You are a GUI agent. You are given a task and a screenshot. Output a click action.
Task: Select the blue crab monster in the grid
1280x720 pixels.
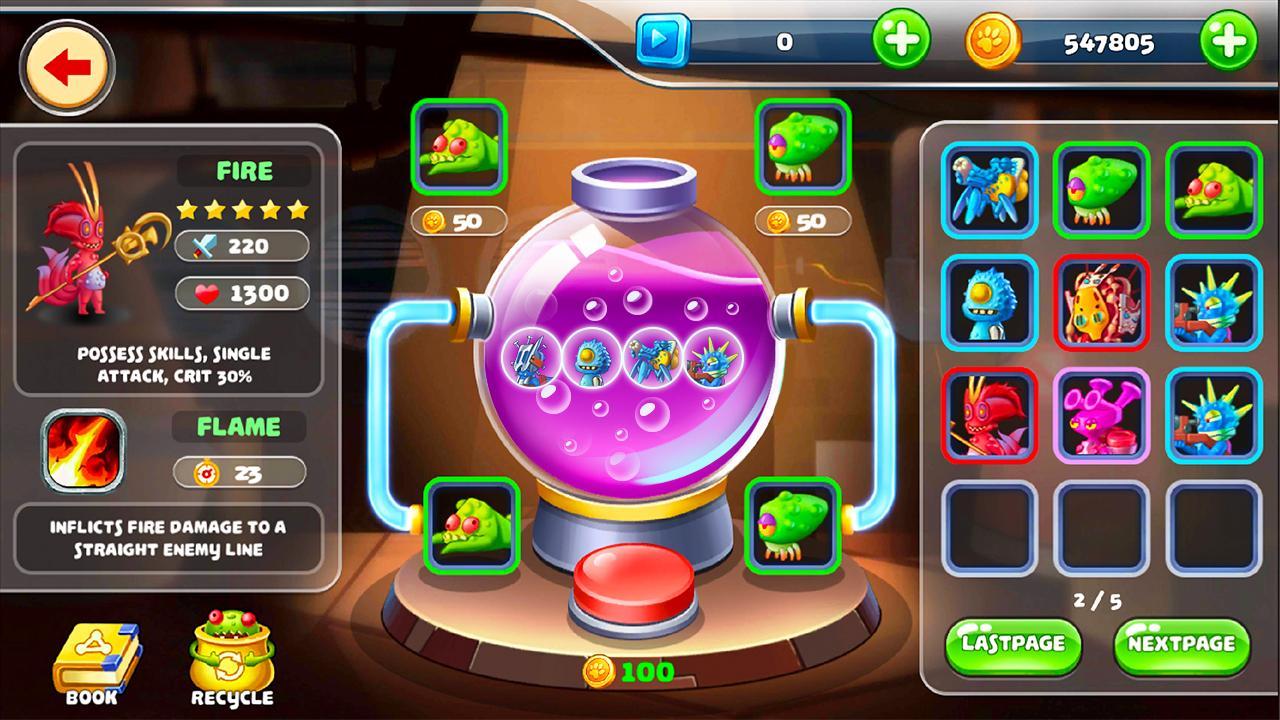point(986,190)
